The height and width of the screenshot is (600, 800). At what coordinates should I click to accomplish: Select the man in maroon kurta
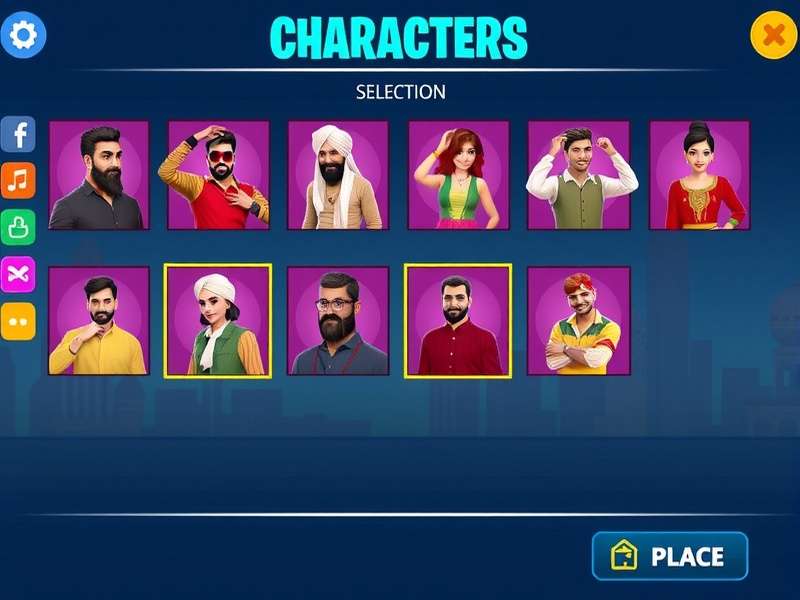pos(458,321)
